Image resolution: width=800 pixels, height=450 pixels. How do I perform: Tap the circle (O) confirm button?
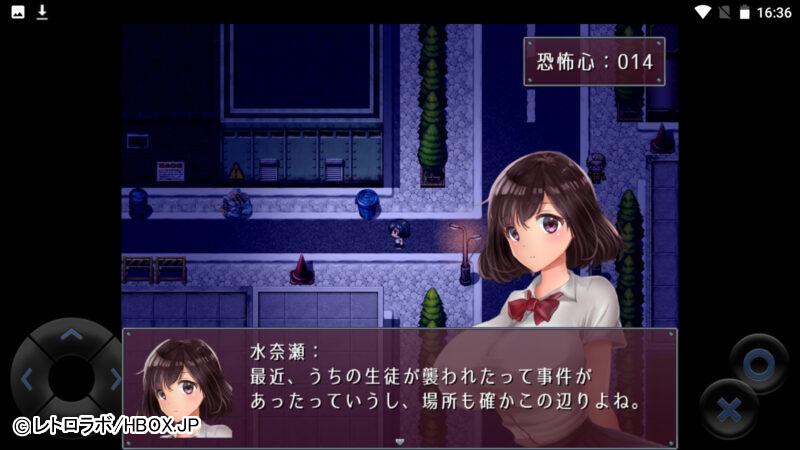click(x=758, y=364)
